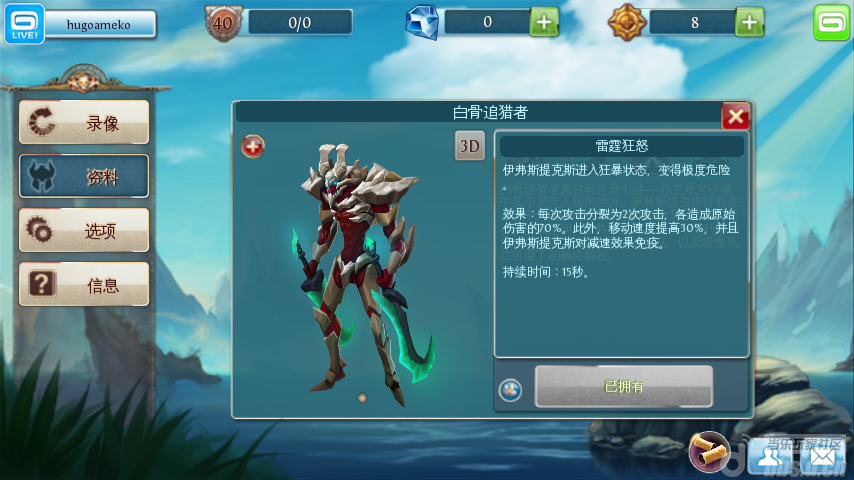Image resolution: width=854 pixels, height=480 pixels.
Task: Open the friends list icon
Action: pyautogui.click(x=769, y=456)
